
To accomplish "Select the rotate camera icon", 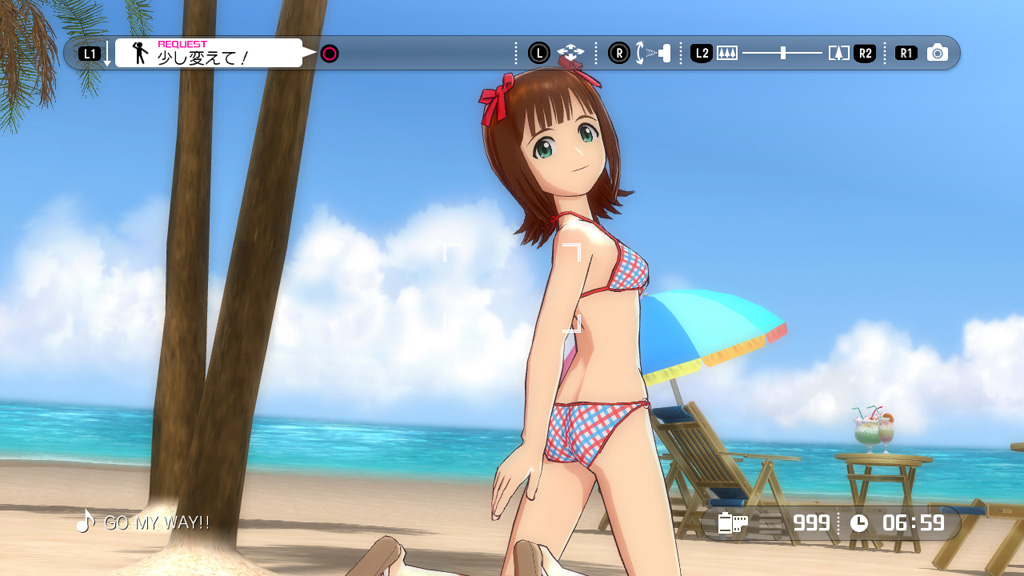I will point(653,53).
